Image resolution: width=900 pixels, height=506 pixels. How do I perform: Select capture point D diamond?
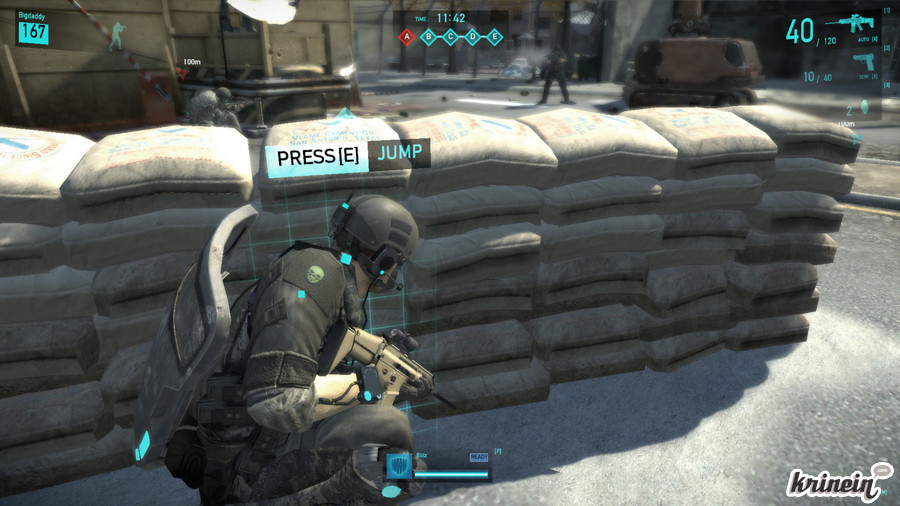pyautogui.click(x=473, y=38)
